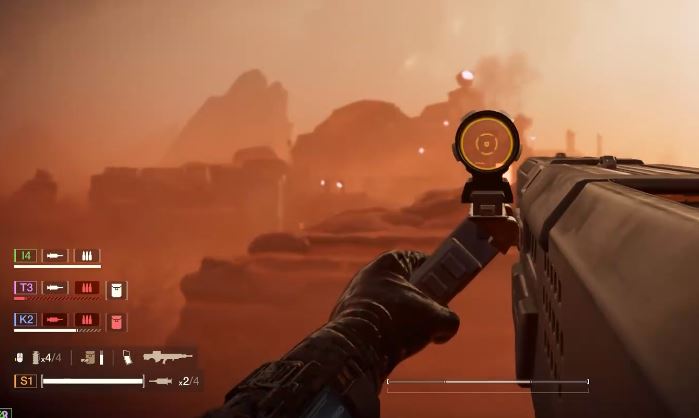Select the rifle weapon icon
The image size is (699, 418).
(x=168, y=356)
